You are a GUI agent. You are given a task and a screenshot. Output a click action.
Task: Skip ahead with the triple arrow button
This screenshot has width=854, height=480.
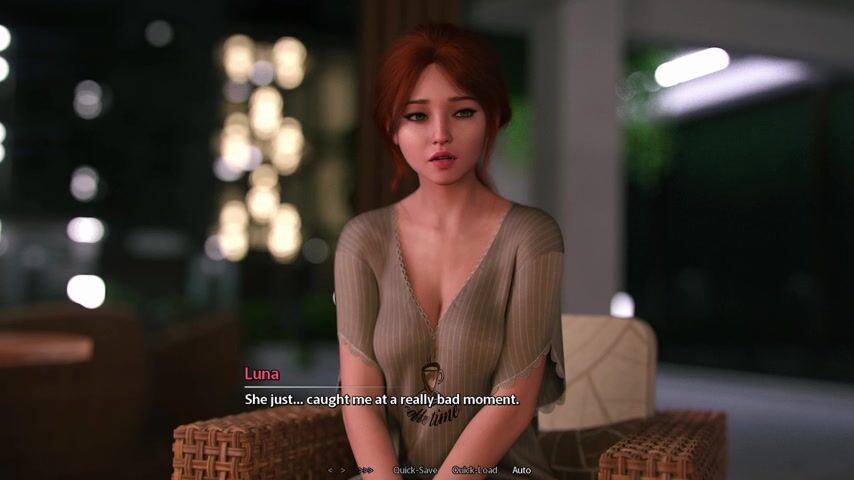pyautogui.click(x=366, y=470)
